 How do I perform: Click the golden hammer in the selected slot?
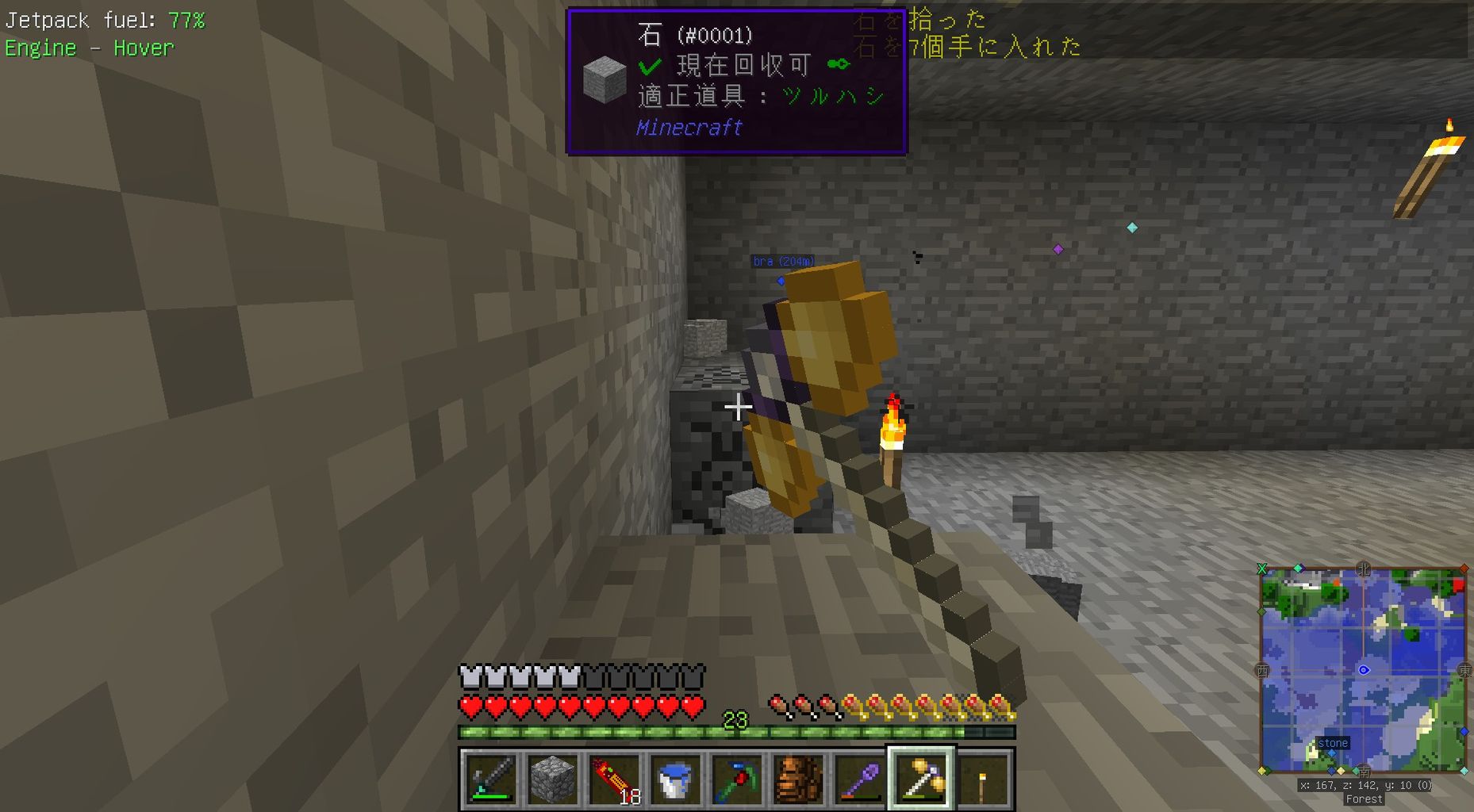coord(923,779)
